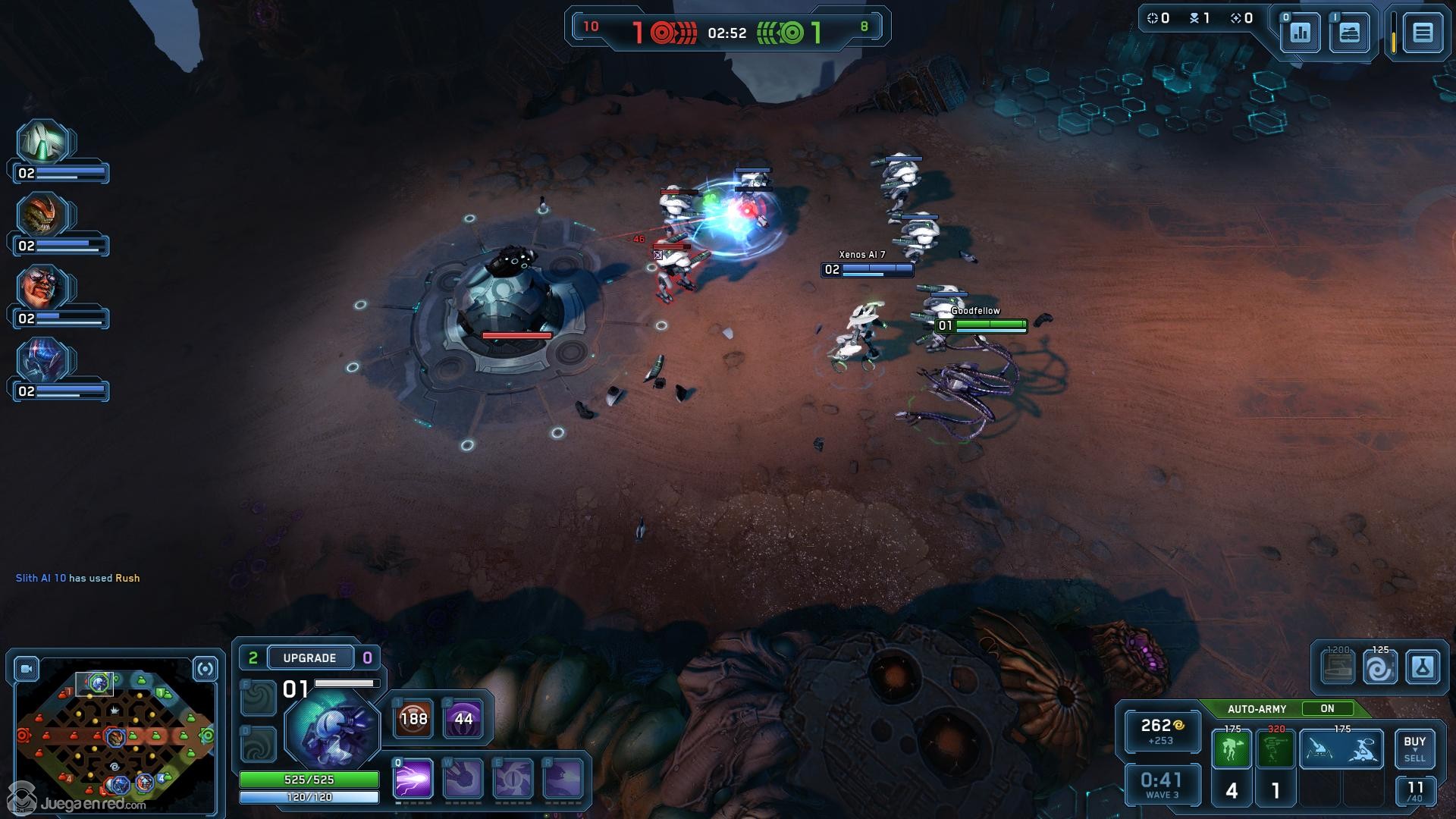
Task: Buy the 175-cost green soldier unit
Action: pyautogui.click(x=1232, y=749)
